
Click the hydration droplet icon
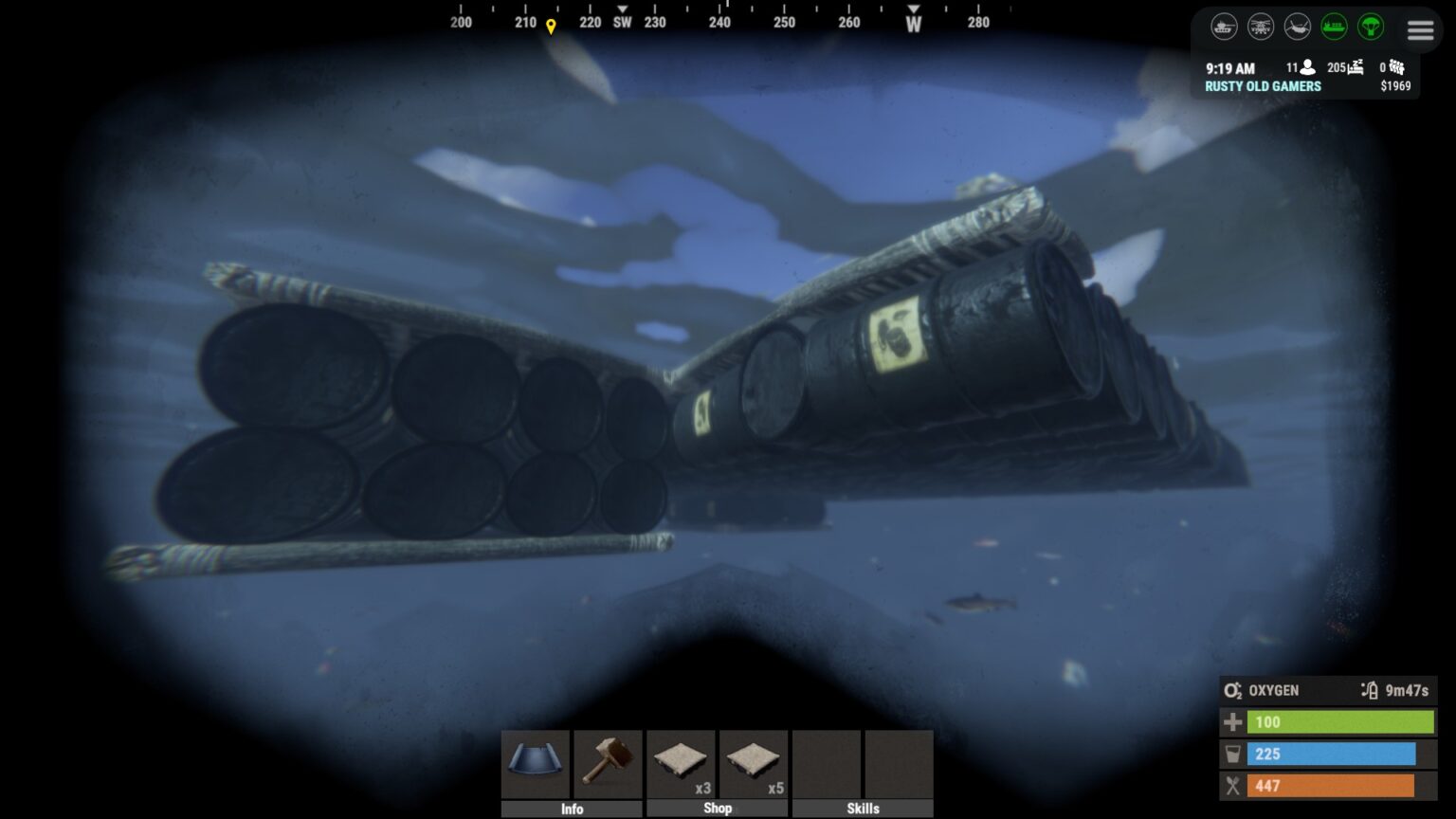[x=1232, y=755]
